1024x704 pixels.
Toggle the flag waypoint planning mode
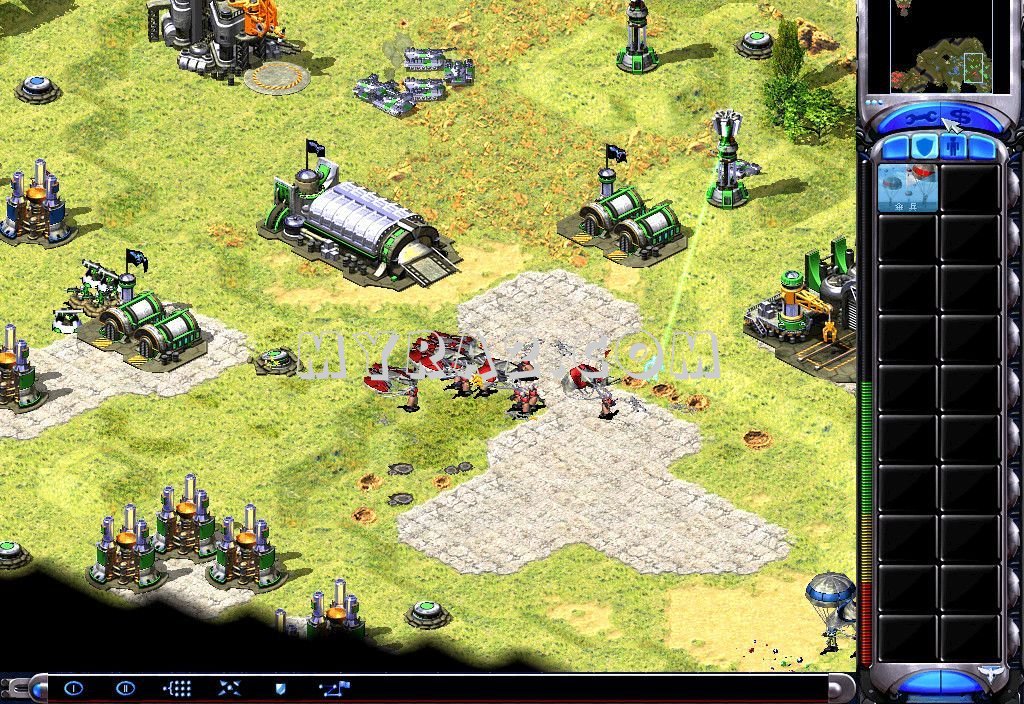333,688
